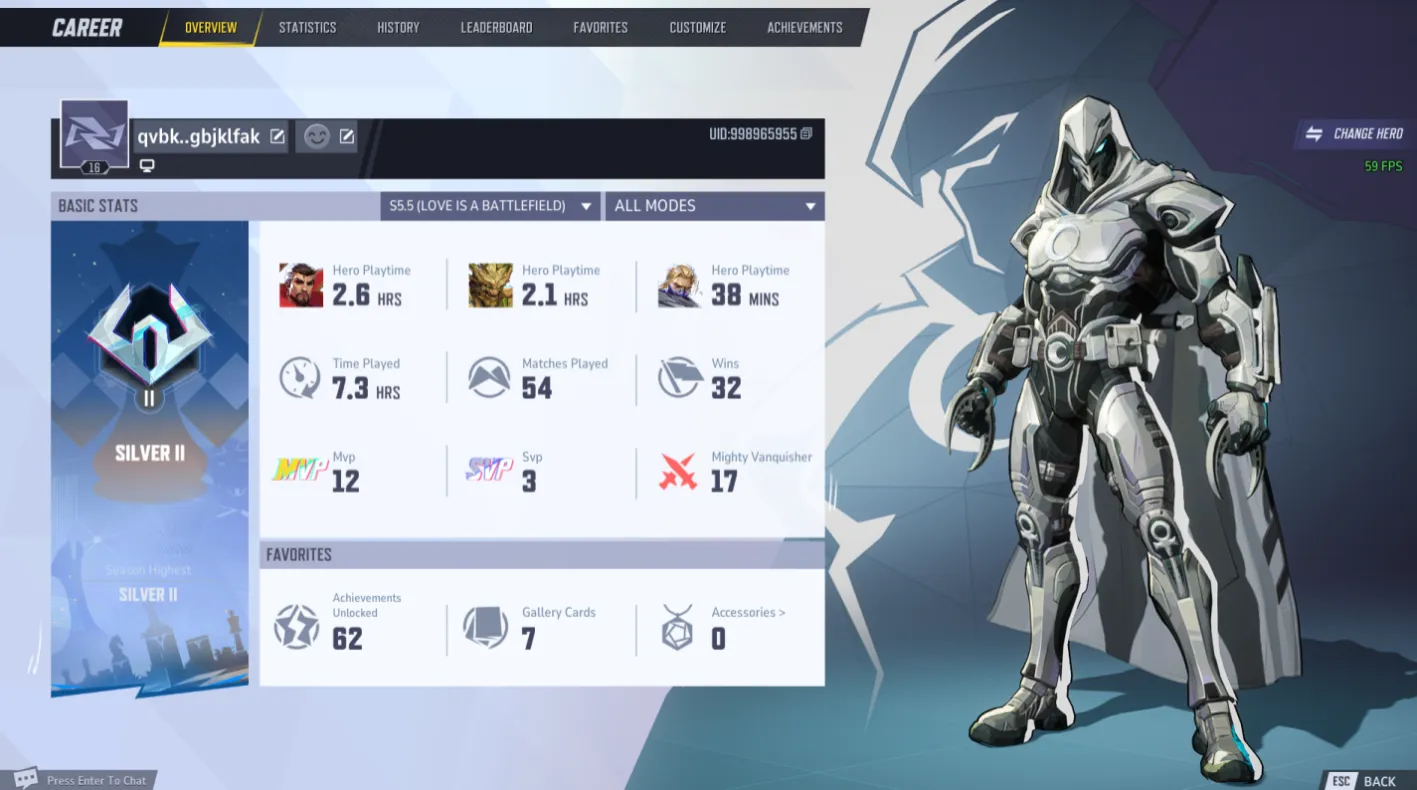Open the season S5.5 dropdown
This screenshot has height=790, width=1417.
pyautogui.click(x=490, y=205)
